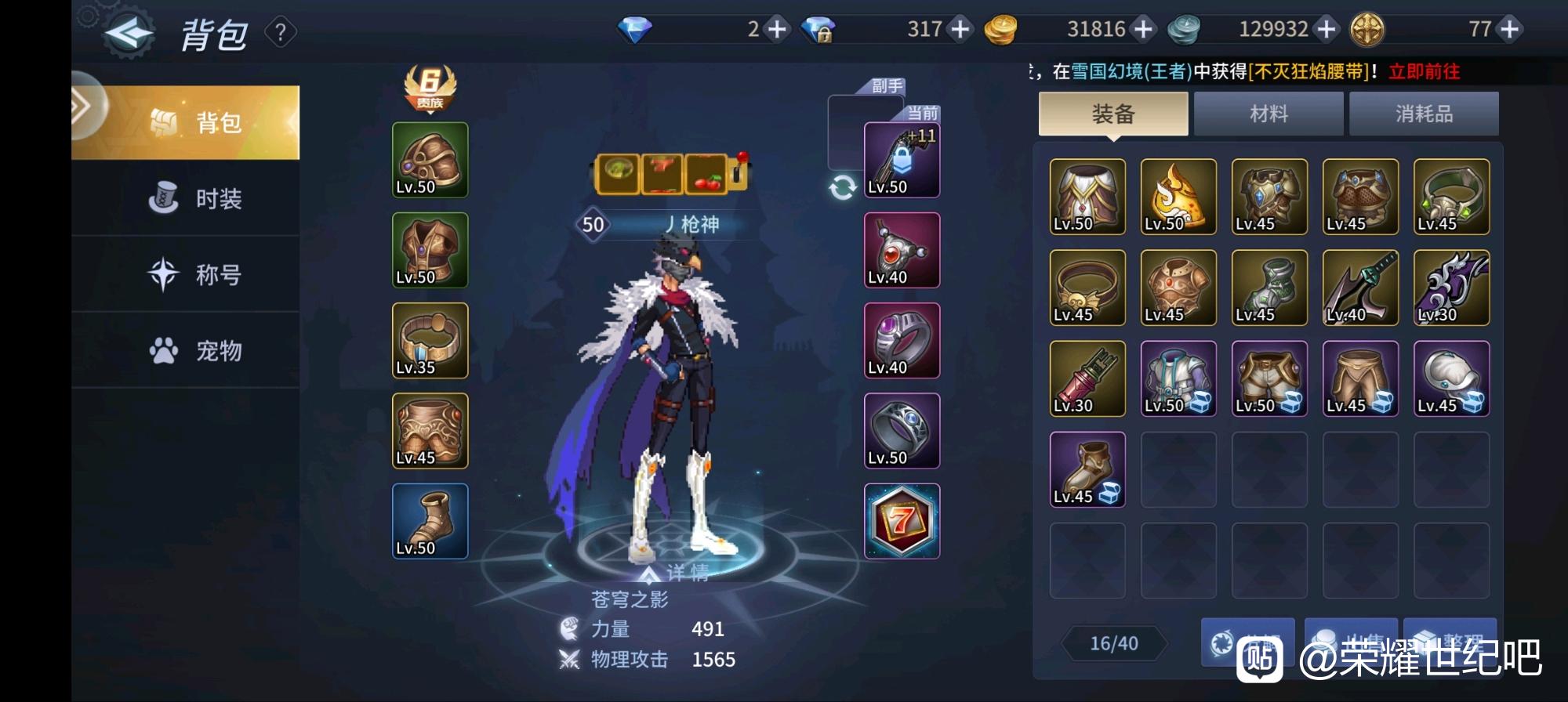Image resolution: width=1568 pixels, height=702 pixels.
Task: Select the equipped Lv.50 +11 gun slot
Action: pos(902,161)
